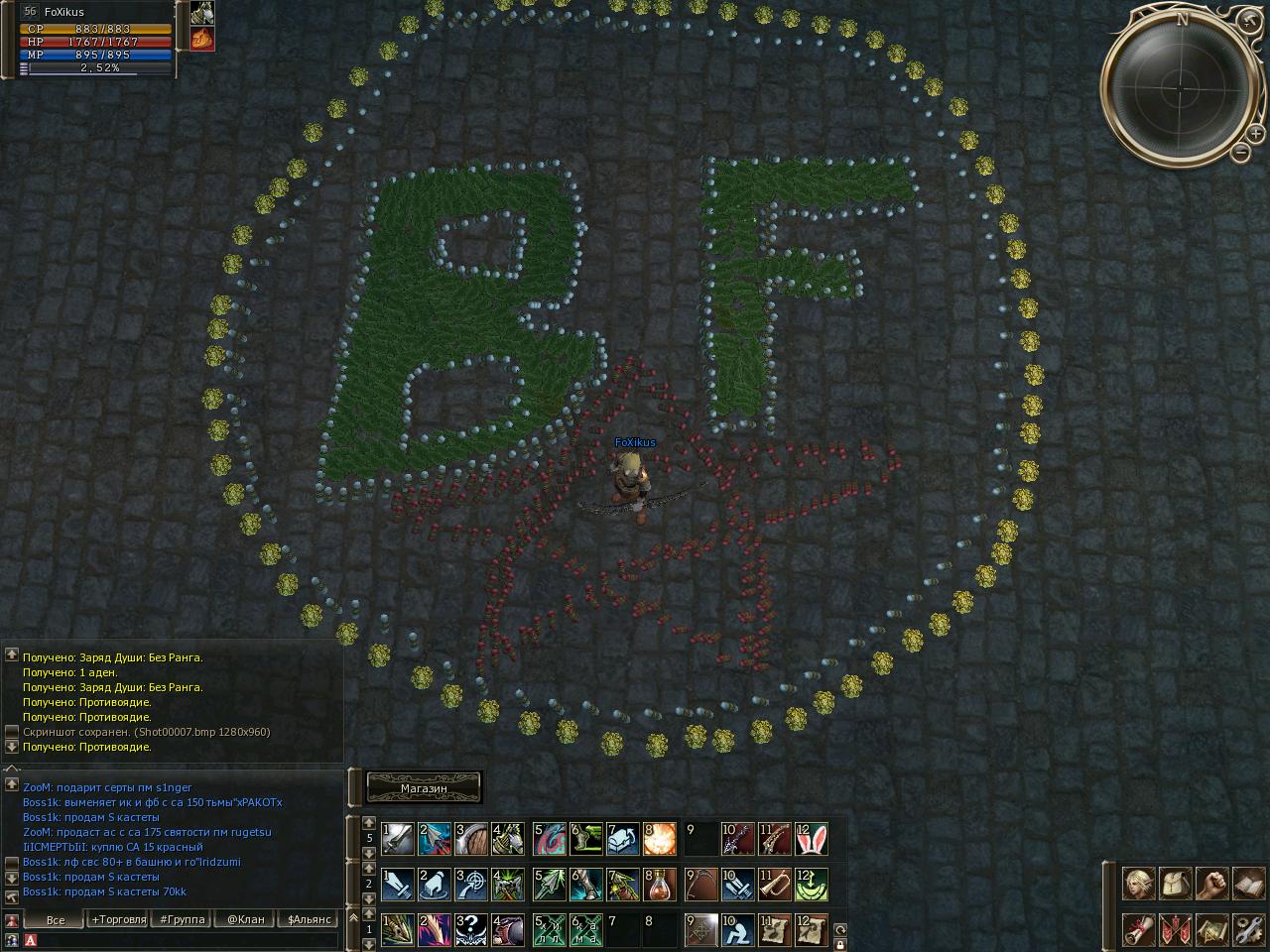Open the clan banners icon

tap(1175, 929)
